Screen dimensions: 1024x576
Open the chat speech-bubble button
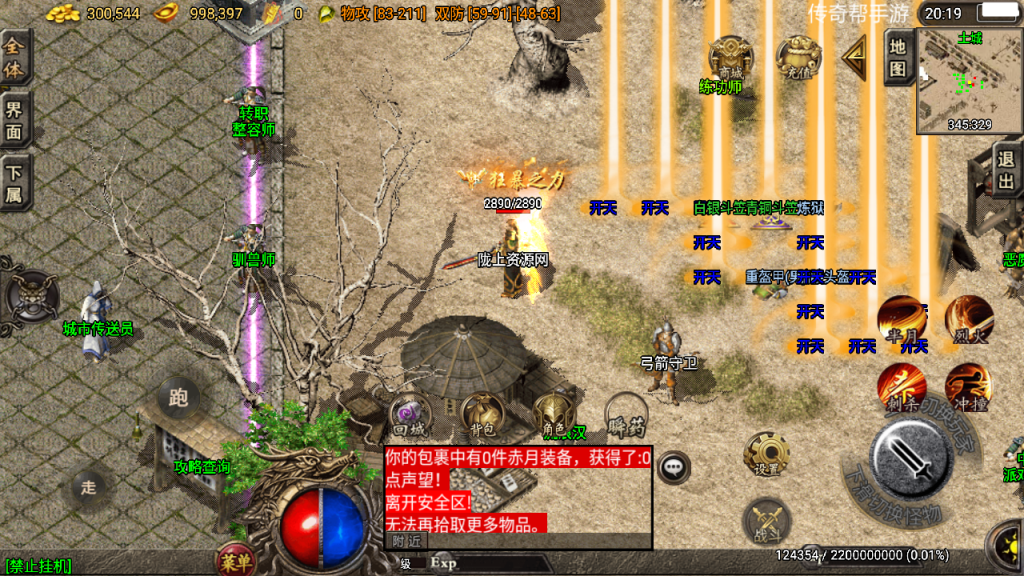675,465
